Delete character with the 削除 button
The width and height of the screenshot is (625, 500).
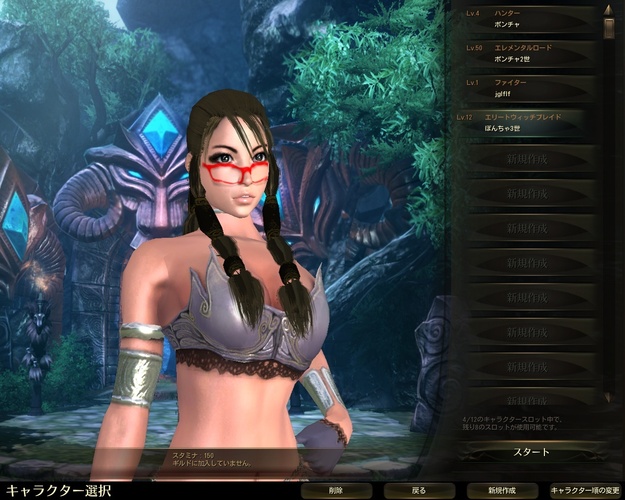(336, 491)
